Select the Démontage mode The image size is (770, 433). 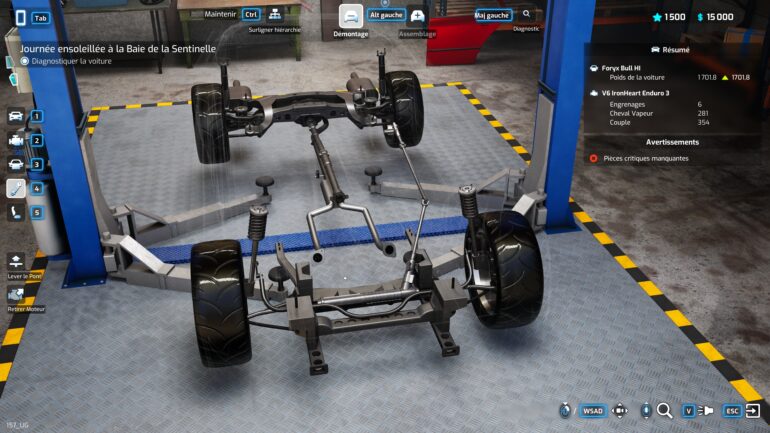pyautogui.click(x=351, y=16)
